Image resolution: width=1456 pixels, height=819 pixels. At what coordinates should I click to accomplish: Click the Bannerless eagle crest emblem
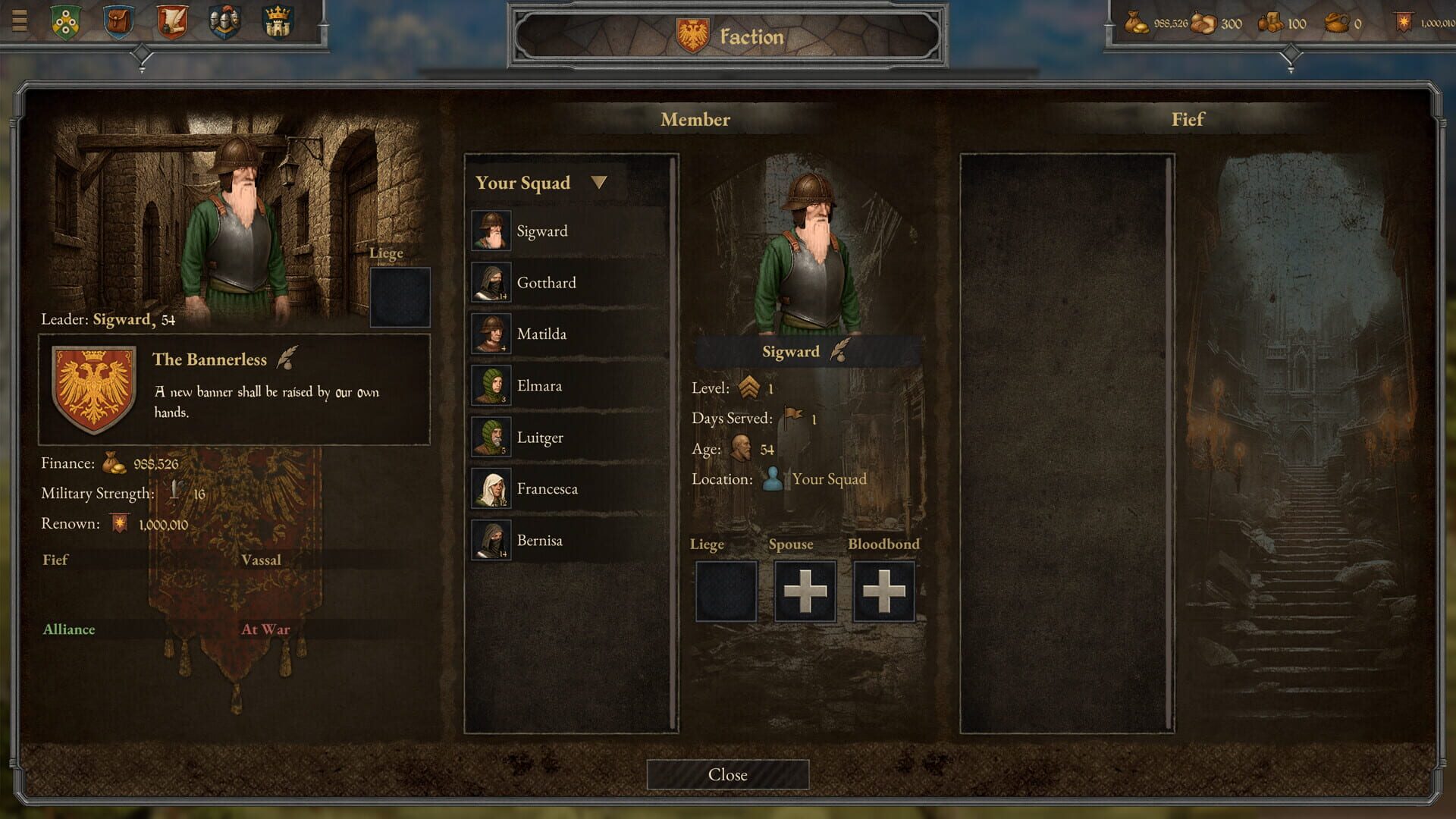click(93, 388)
